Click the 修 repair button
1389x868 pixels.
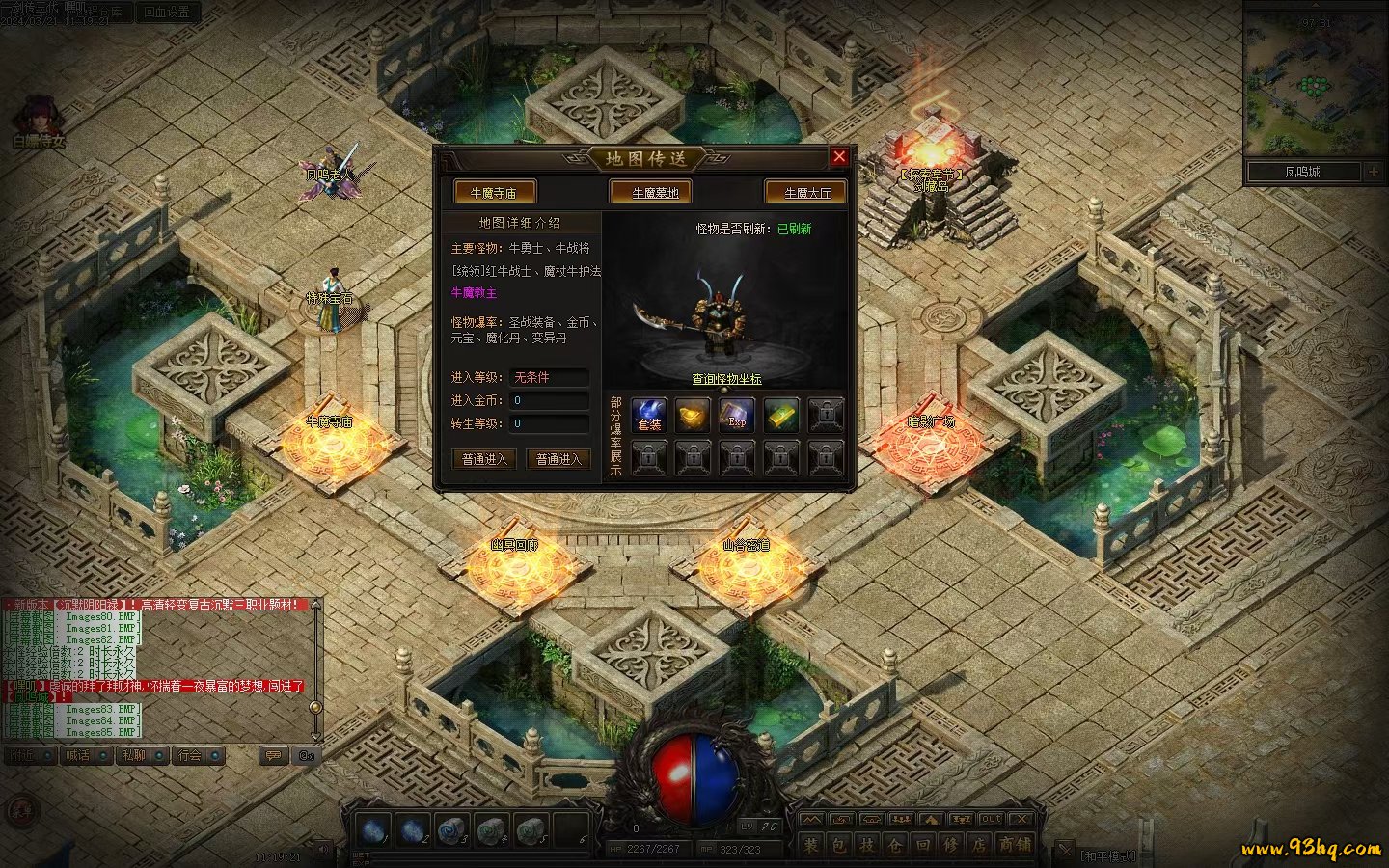click(x=951, y=845)
